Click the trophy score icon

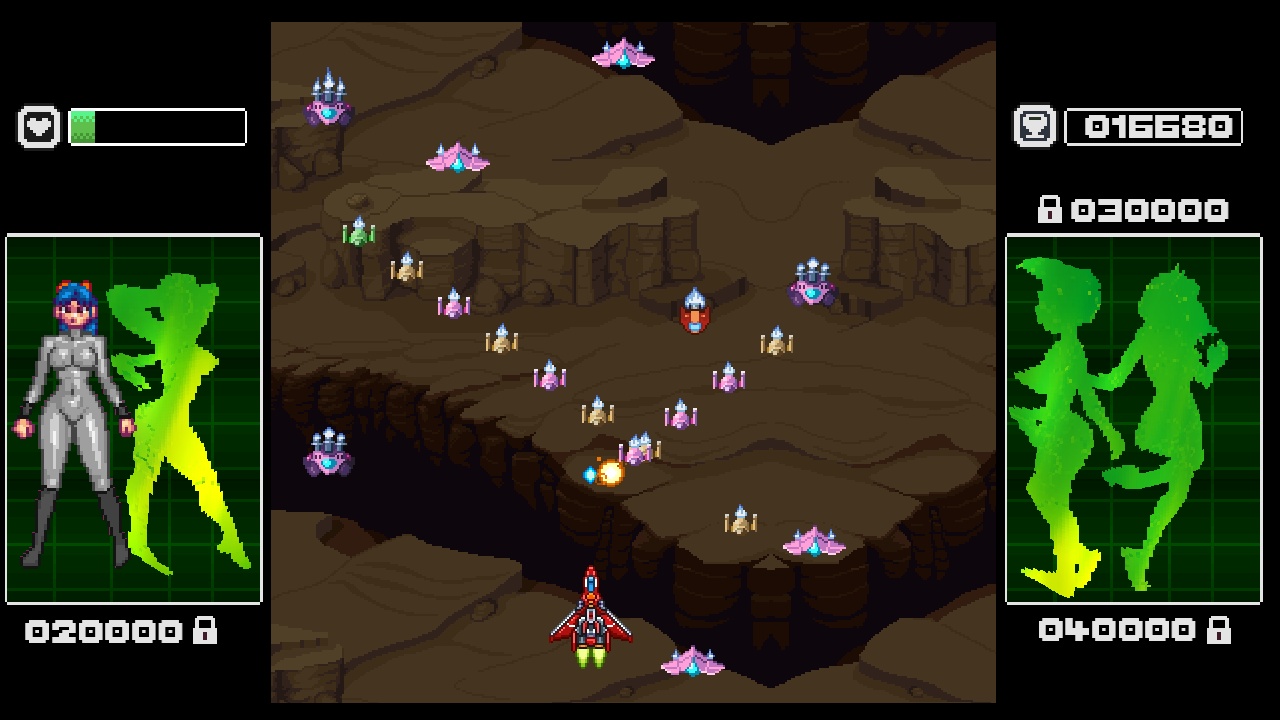[1036, 127]
